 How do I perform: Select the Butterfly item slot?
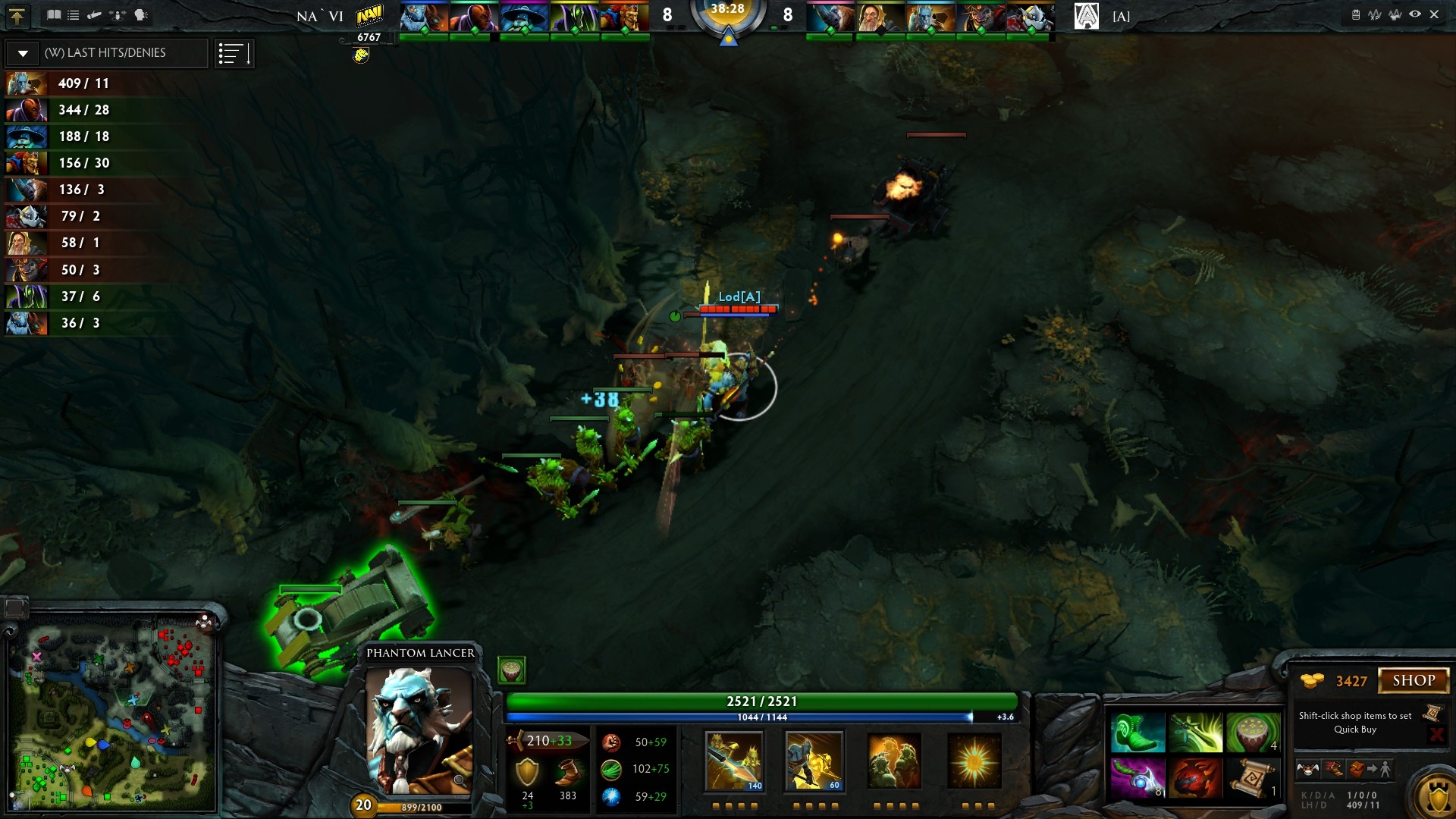pos(1195,733)
